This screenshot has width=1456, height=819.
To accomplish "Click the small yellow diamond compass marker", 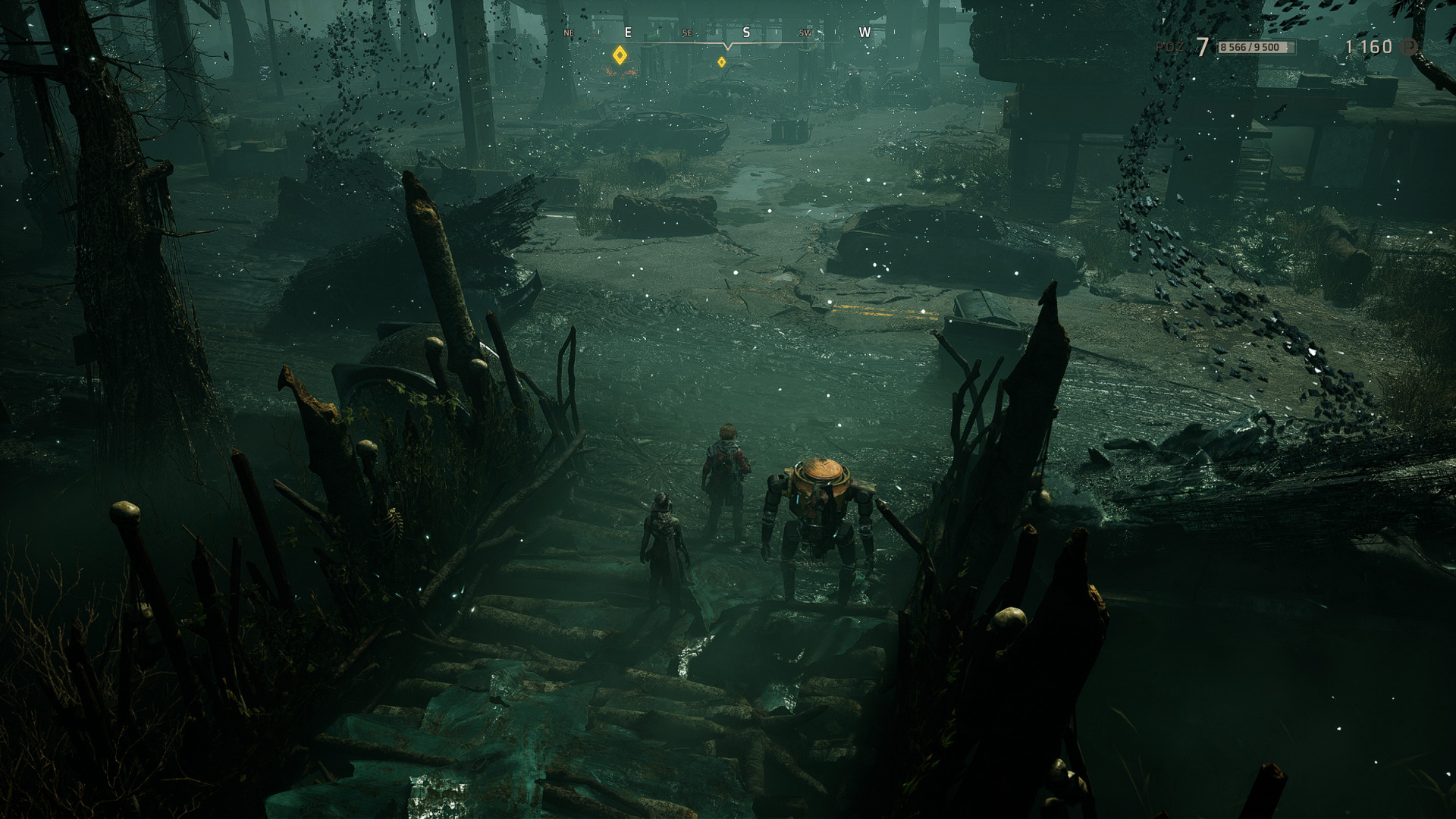I will click(x=721, y=62).
